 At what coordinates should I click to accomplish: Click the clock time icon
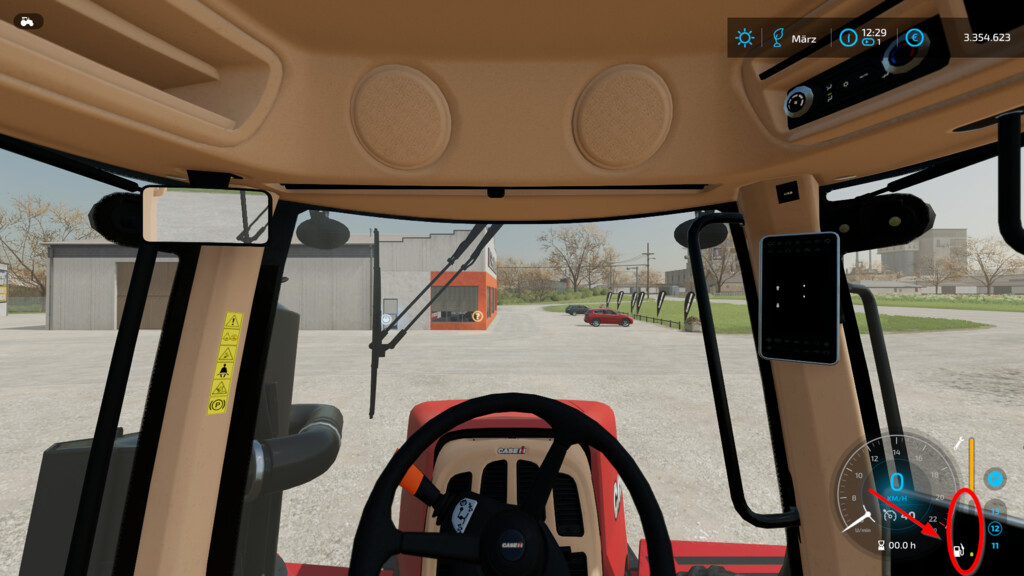pos(848,38)
